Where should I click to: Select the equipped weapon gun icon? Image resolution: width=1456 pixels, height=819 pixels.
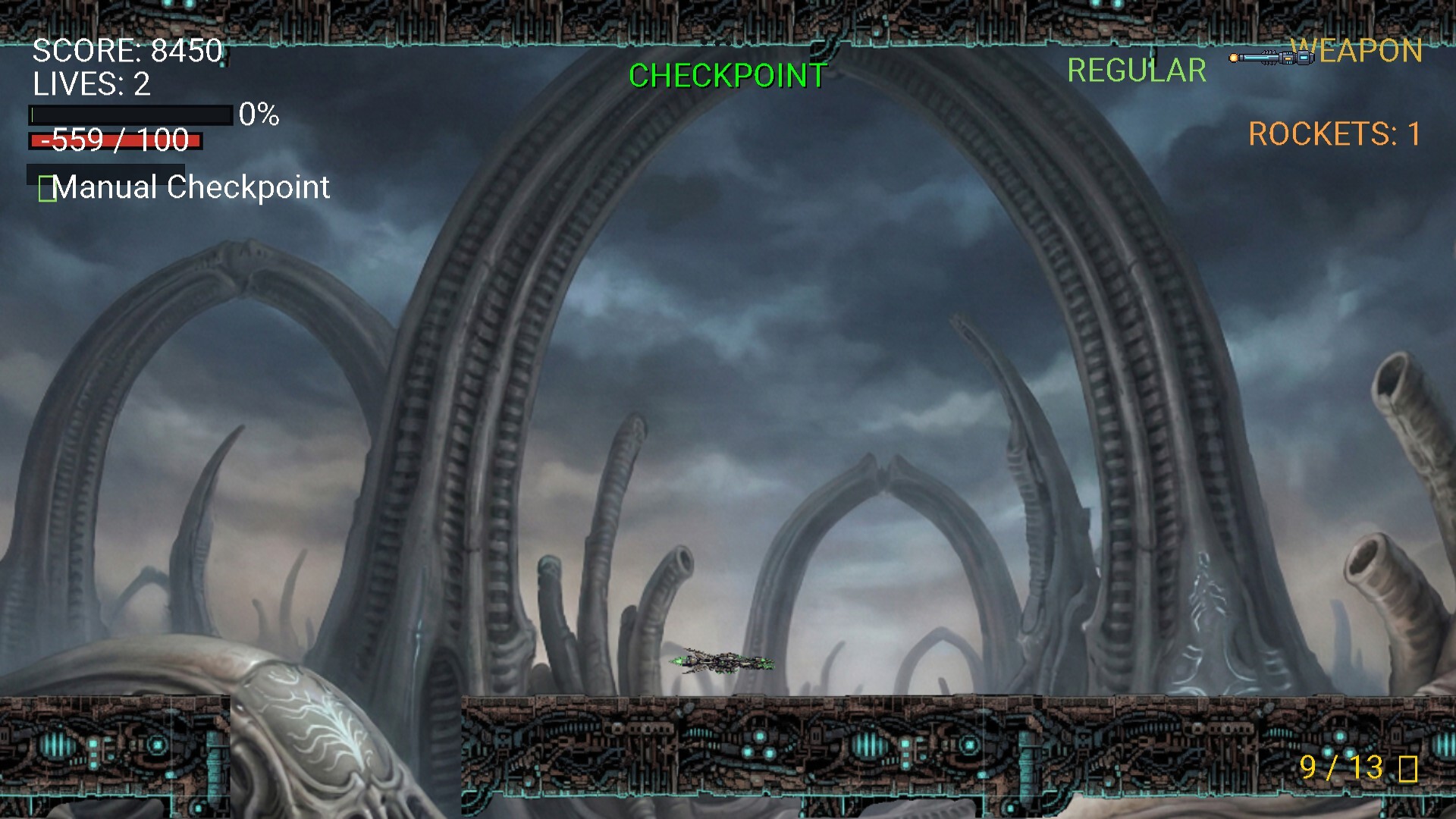(1271, 58)
